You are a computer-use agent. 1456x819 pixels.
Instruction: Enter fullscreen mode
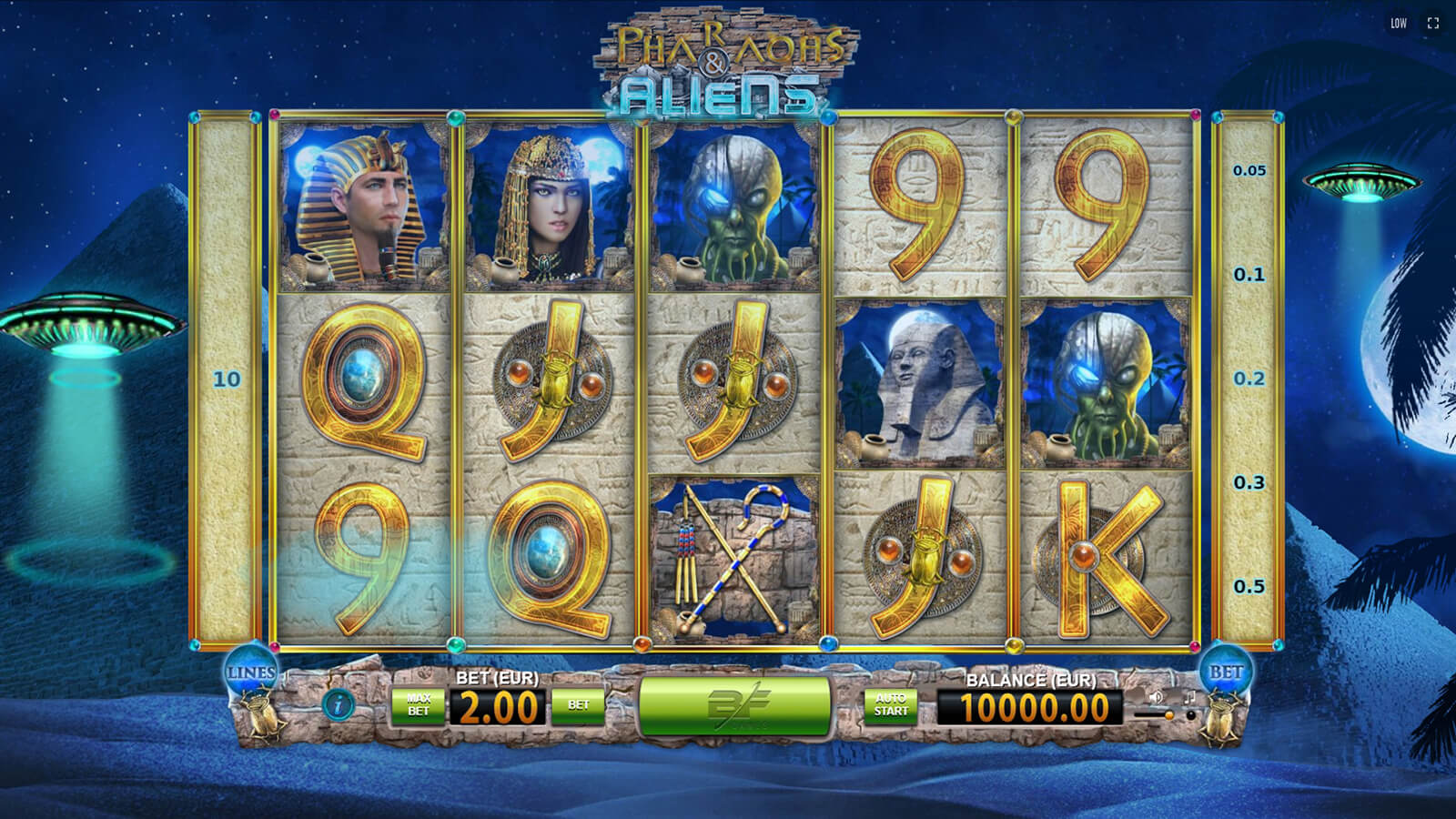1433,24
